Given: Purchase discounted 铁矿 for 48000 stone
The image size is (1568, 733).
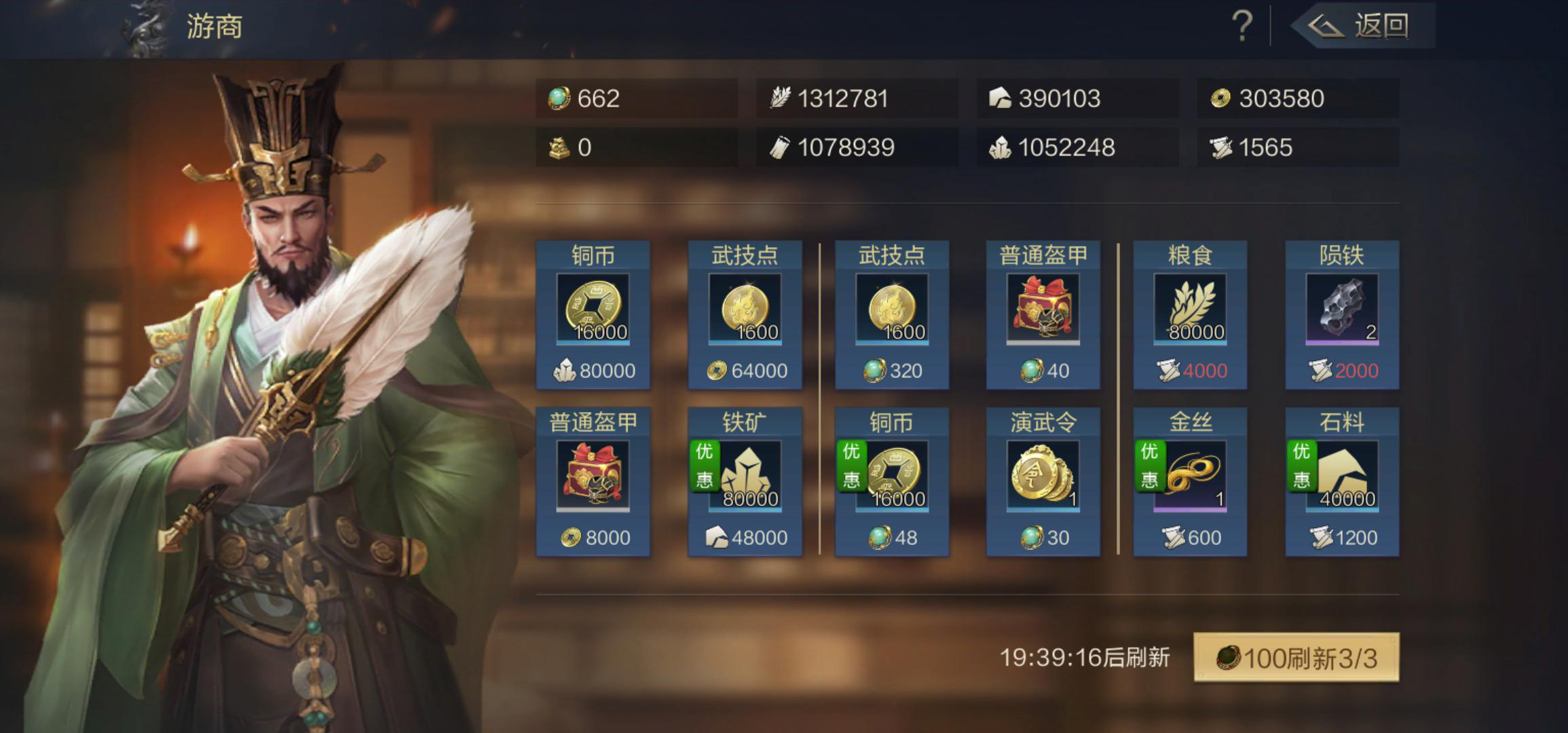Looking at the screenshot, I should coord(745,482).
